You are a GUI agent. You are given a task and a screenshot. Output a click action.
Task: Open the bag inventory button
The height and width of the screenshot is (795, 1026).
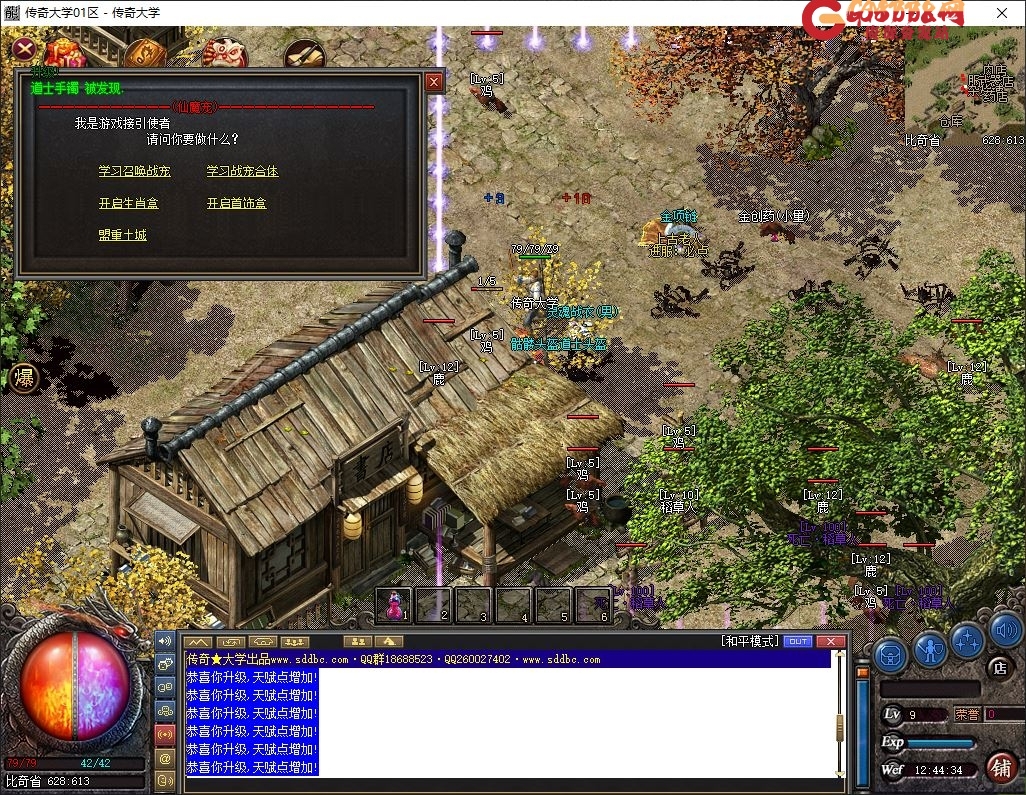tap(890, 655)
